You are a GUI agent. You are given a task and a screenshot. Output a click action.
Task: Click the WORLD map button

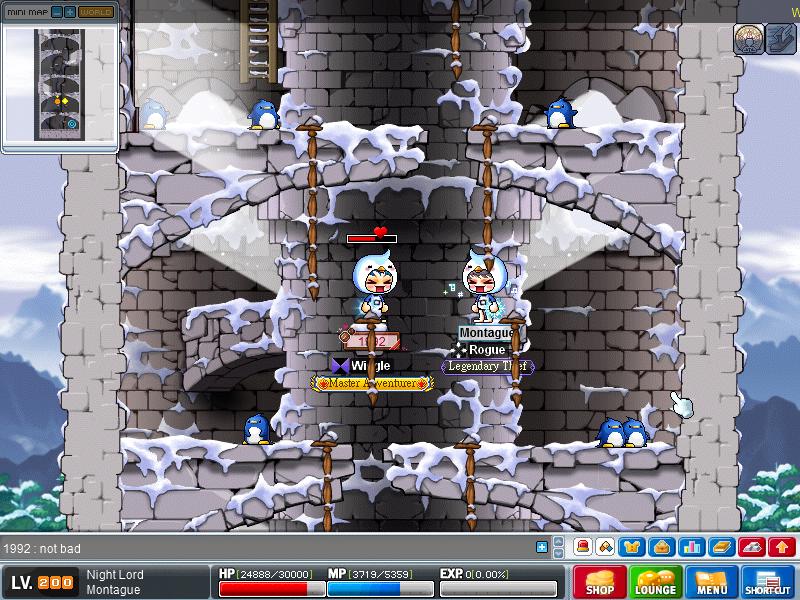(x=96, y=12)
